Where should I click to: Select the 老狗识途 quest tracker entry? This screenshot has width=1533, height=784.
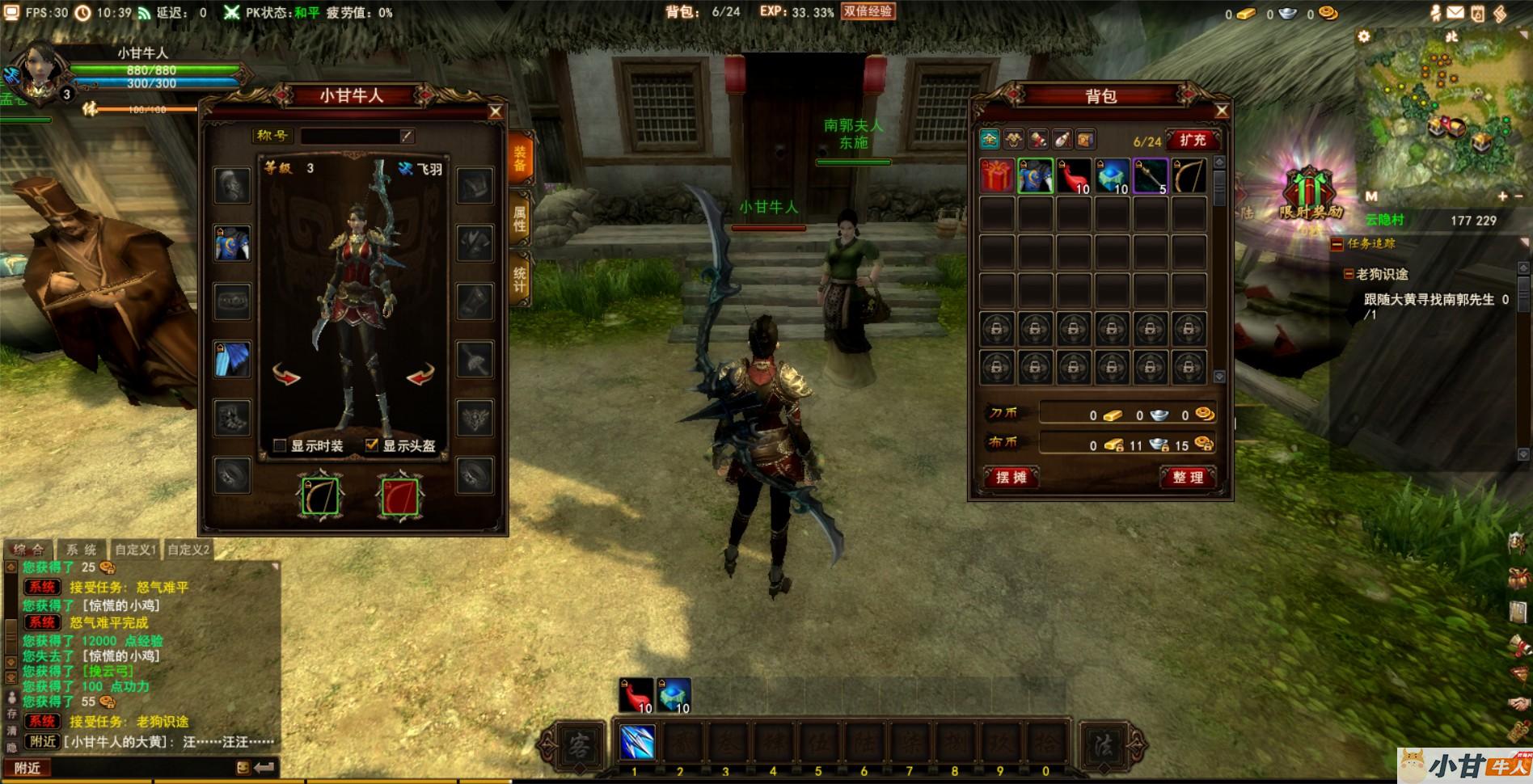point(1382,274)
